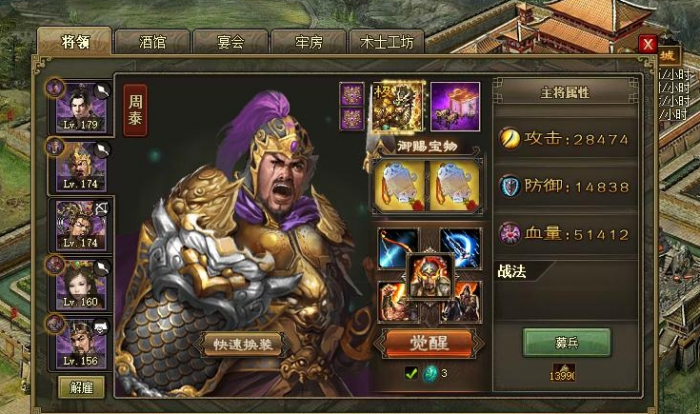Select the golden armor equipment slot
This screenshot has height=414, width=700.
pyautogui.click(x=397, y=105)
